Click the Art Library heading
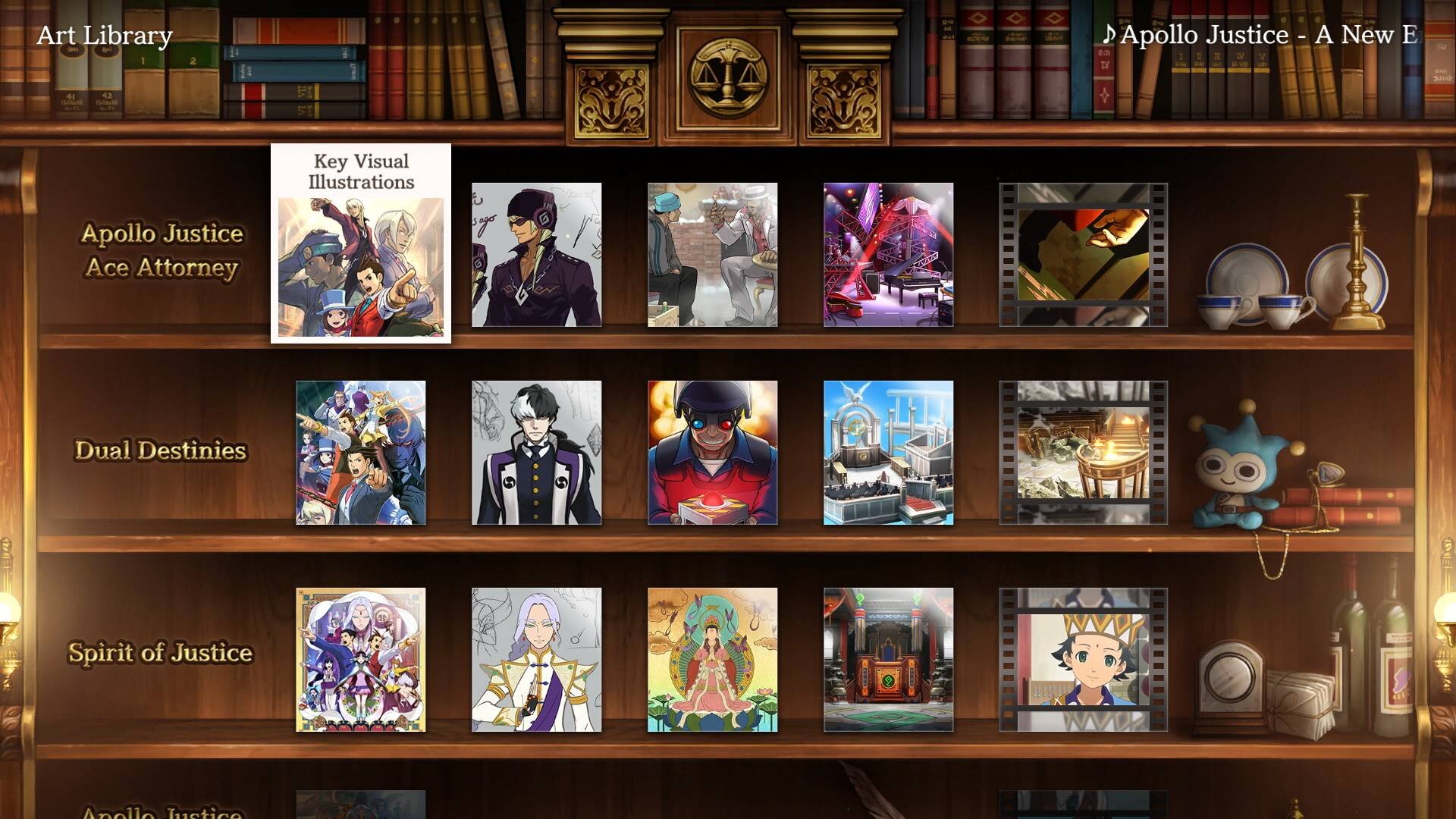 click(105, 33)
